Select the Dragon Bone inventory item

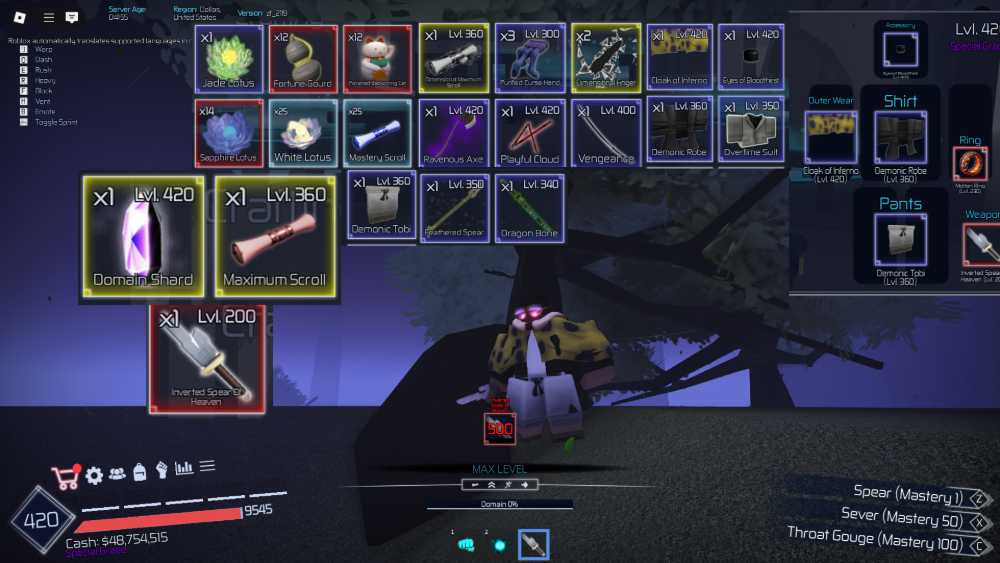click(529, 207)
